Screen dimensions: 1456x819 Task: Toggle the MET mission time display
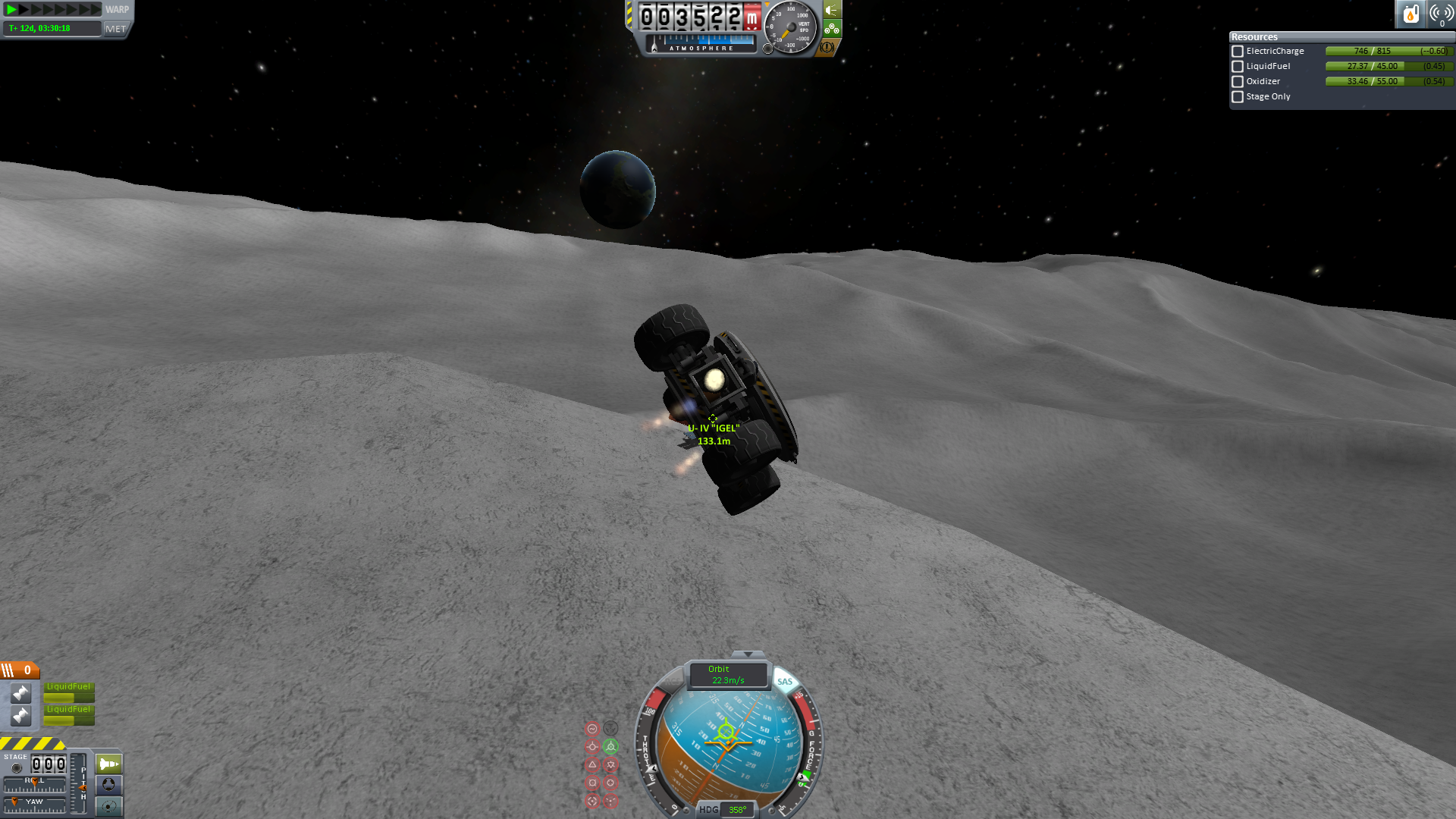coord(116,29)
